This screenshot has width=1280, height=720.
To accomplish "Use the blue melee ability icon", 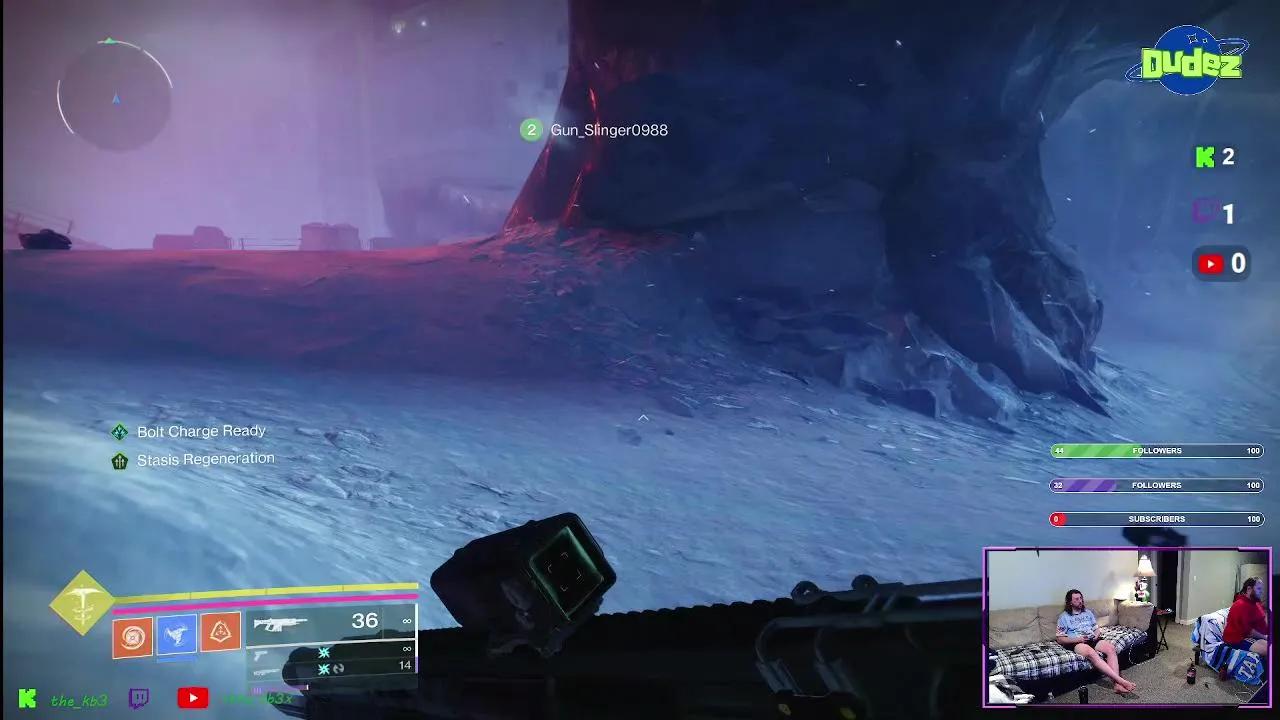I will (x=176, y=635).
